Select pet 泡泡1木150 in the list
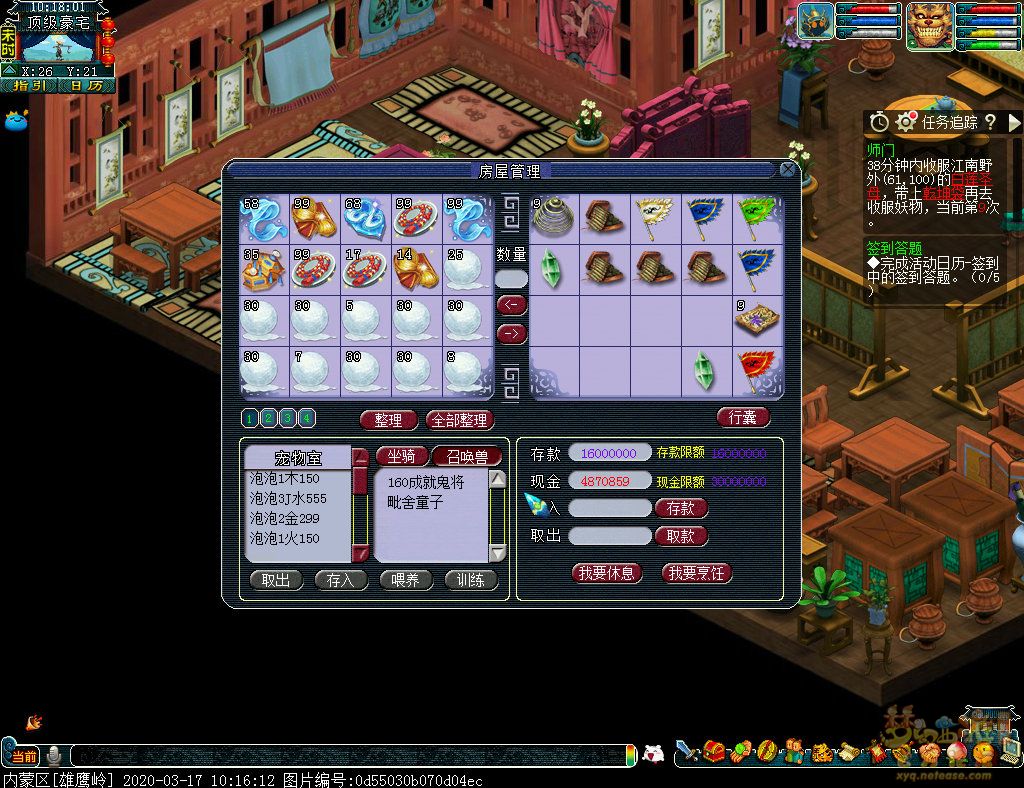This screenshot has width=1024, height=788. click(x=297, y=479)
